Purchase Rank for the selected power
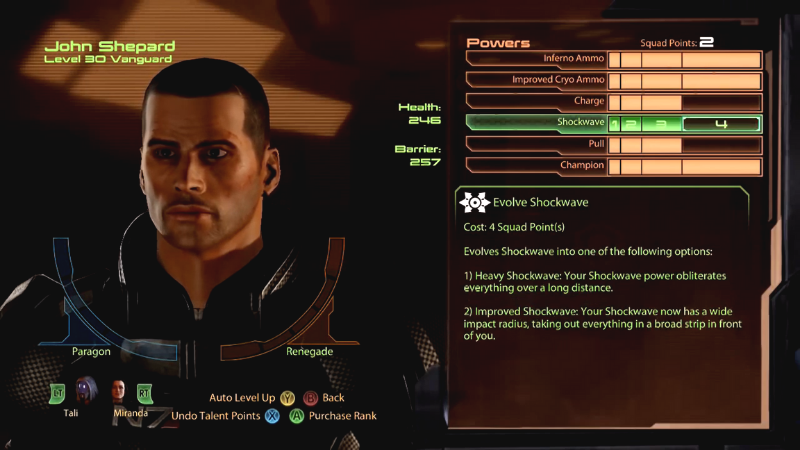This screenshot has height=450, width=800. [333, 416]
